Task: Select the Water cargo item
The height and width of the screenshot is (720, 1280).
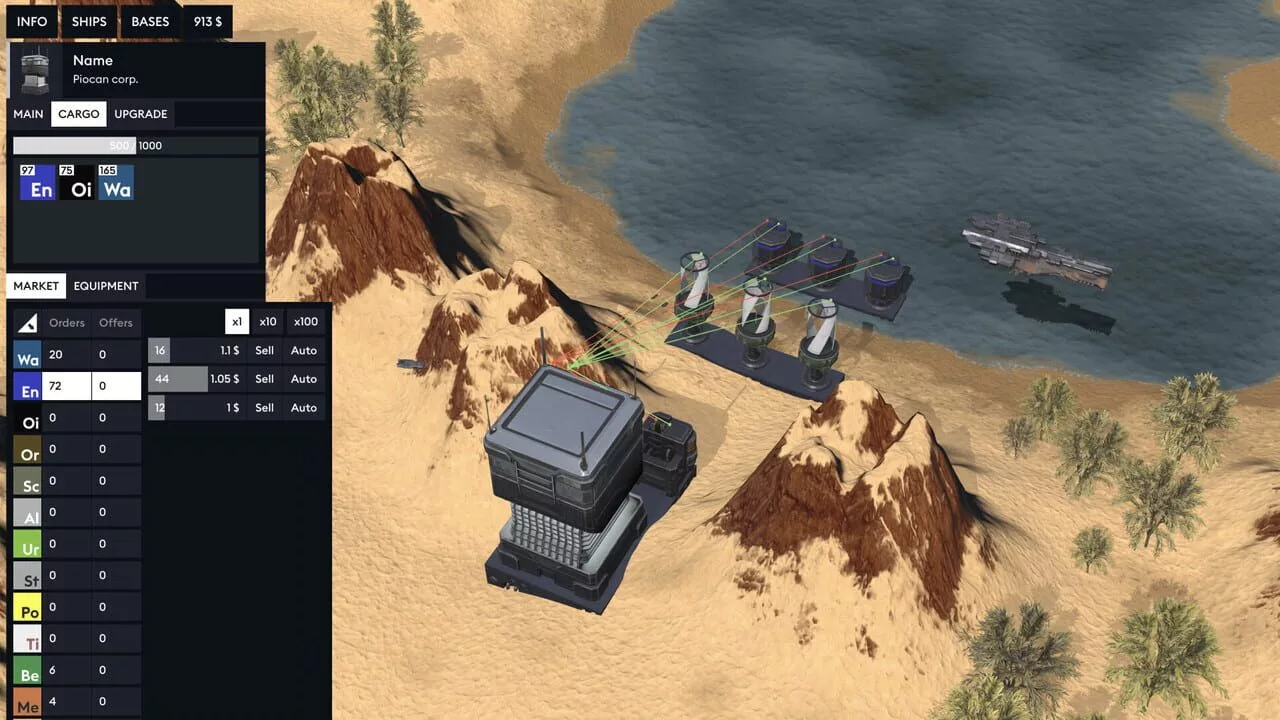Action: [x=116, y=183]
